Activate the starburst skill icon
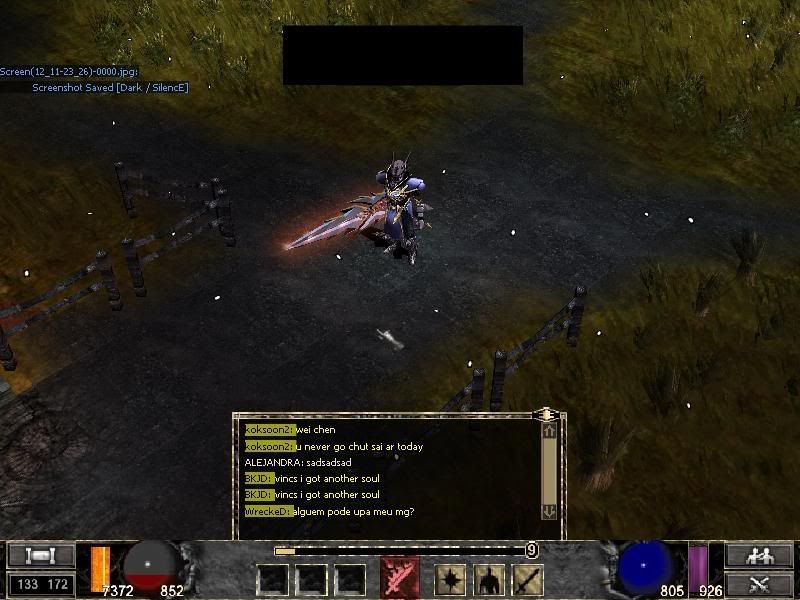Image resolution: width=800 pixels, height=600 pixels. tap(449, 579)
